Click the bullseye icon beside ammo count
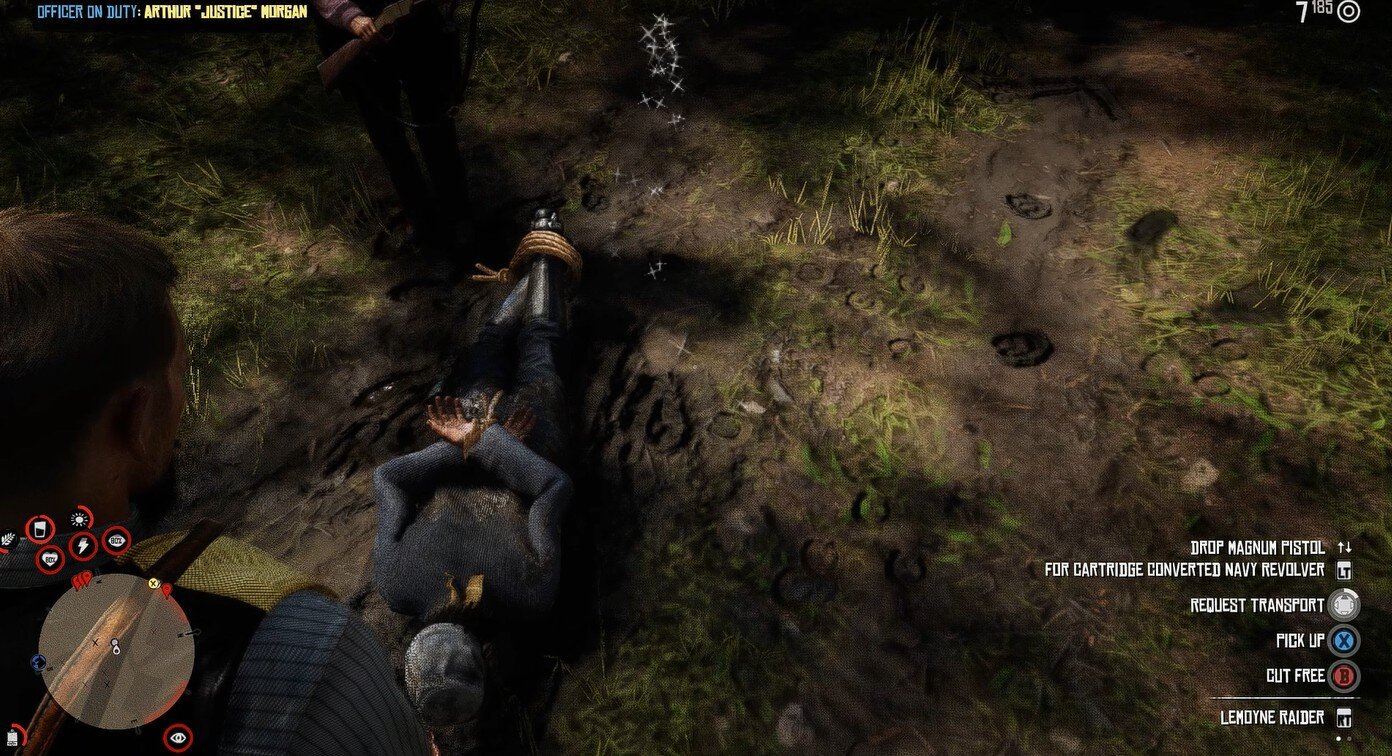 [1349, 12]
